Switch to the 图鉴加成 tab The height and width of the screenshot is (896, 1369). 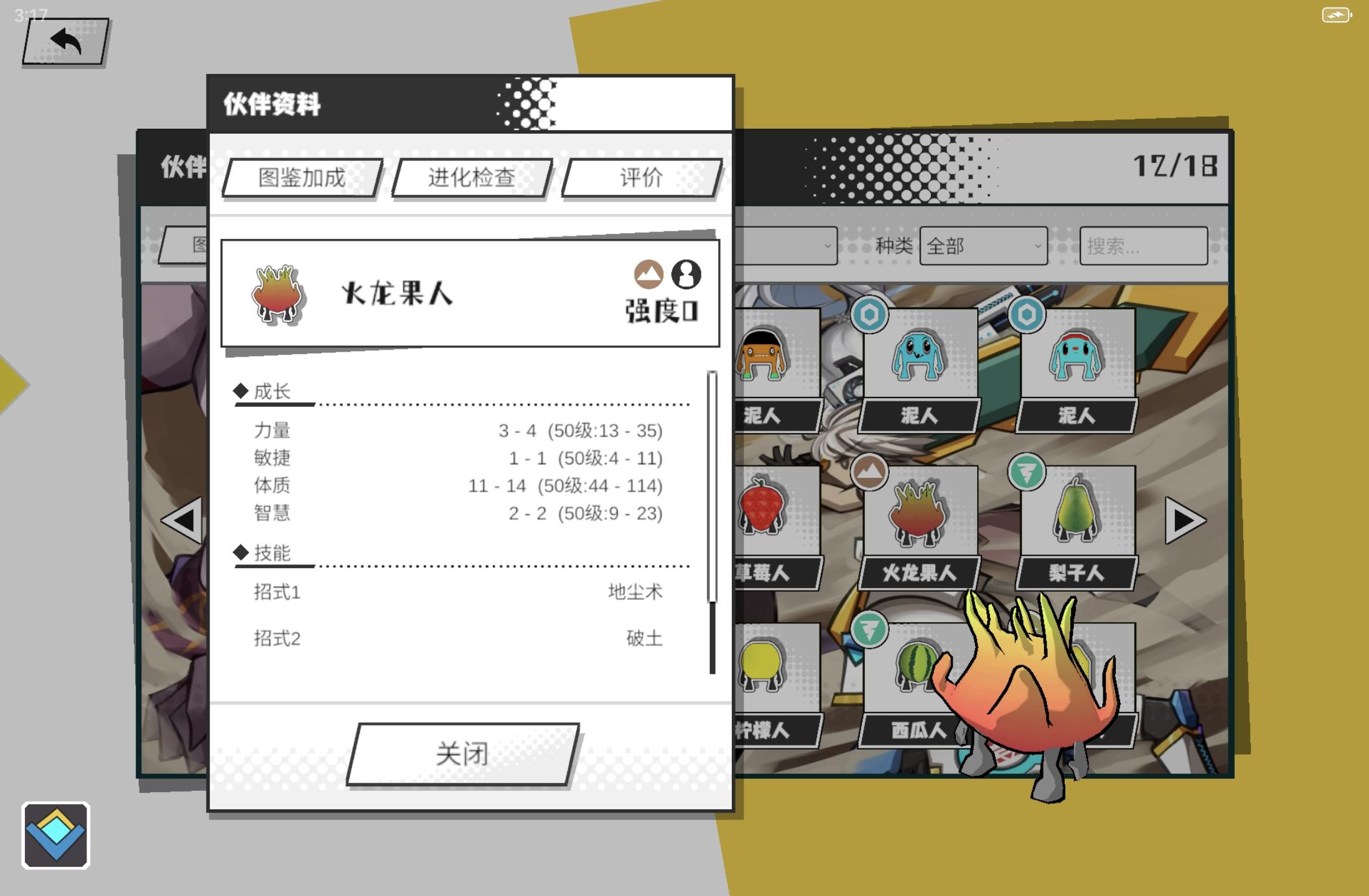[x=301, y=179]
